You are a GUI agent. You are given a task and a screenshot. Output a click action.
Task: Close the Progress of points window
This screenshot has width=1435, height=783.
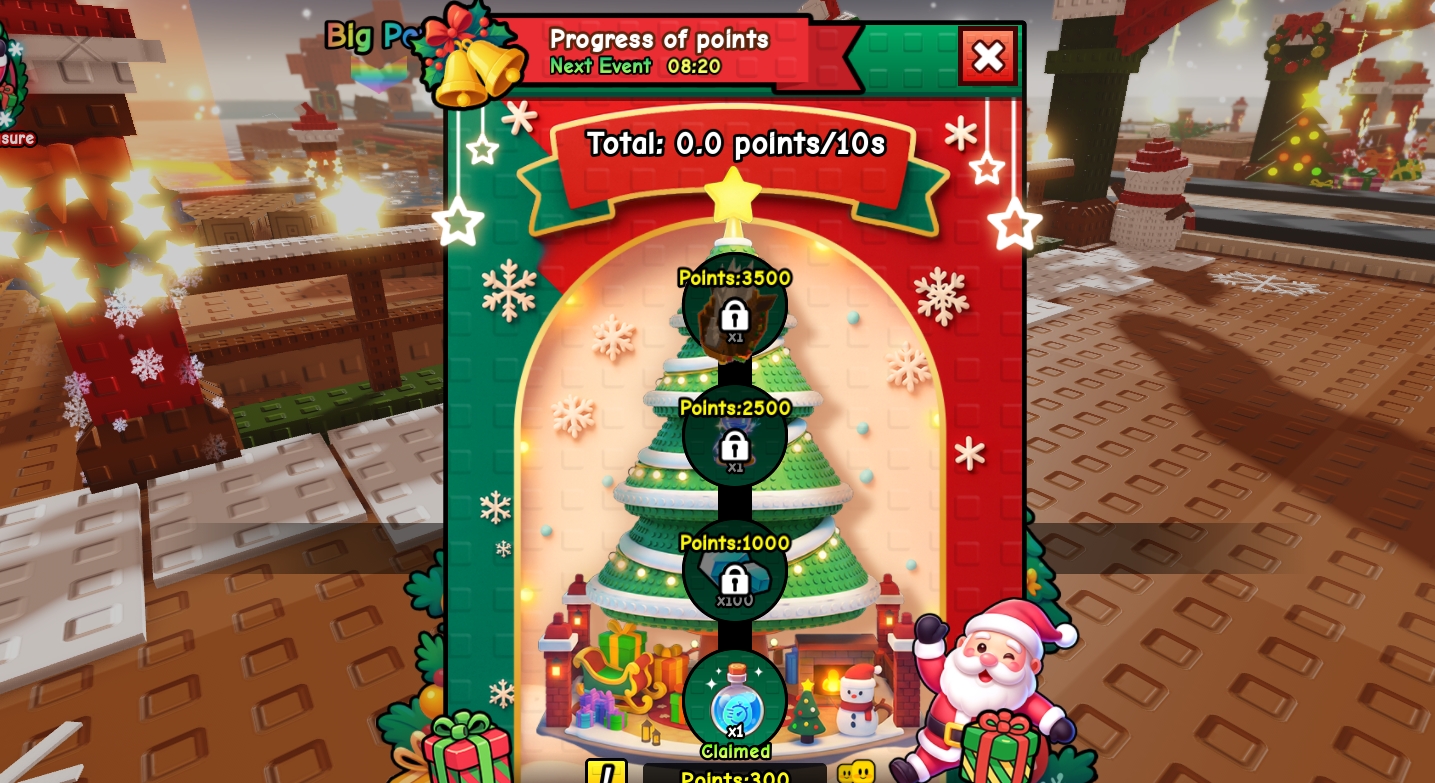click(987, 57)
